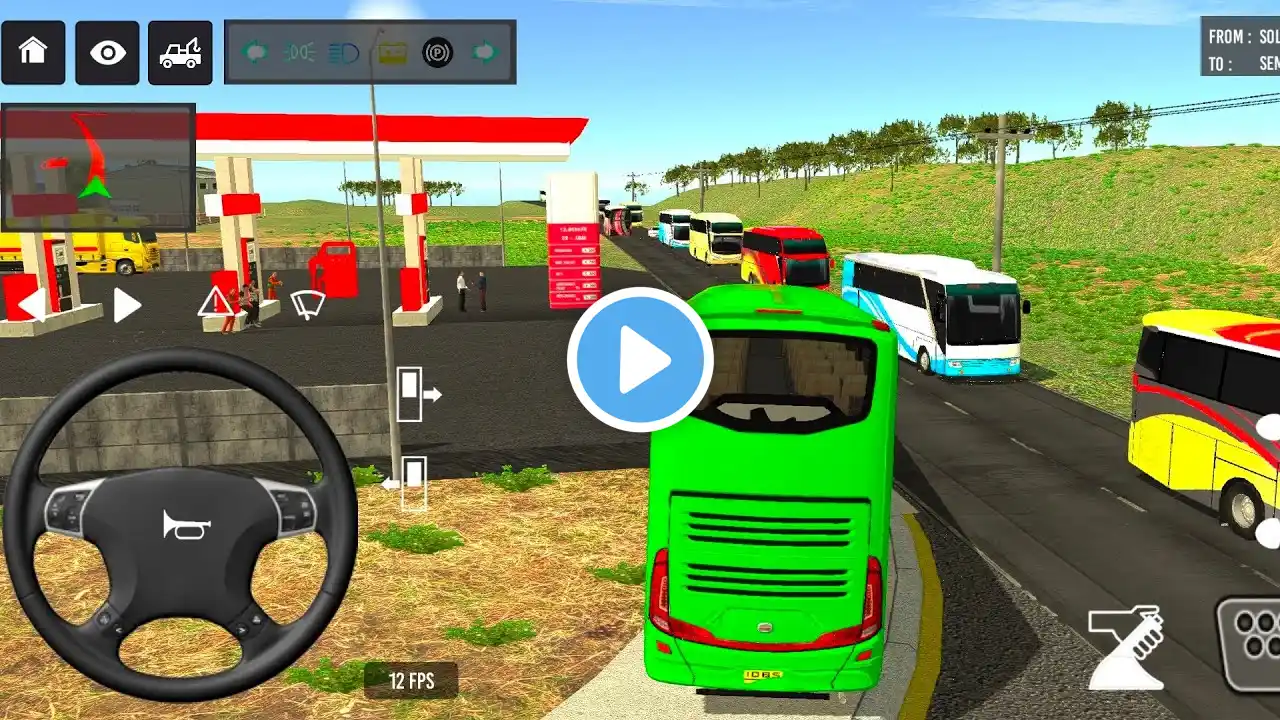Image resolution: width=1280 pixels, height=720 pixels.
Task: Switch camera view with the eye button
Action: [107, 52]
